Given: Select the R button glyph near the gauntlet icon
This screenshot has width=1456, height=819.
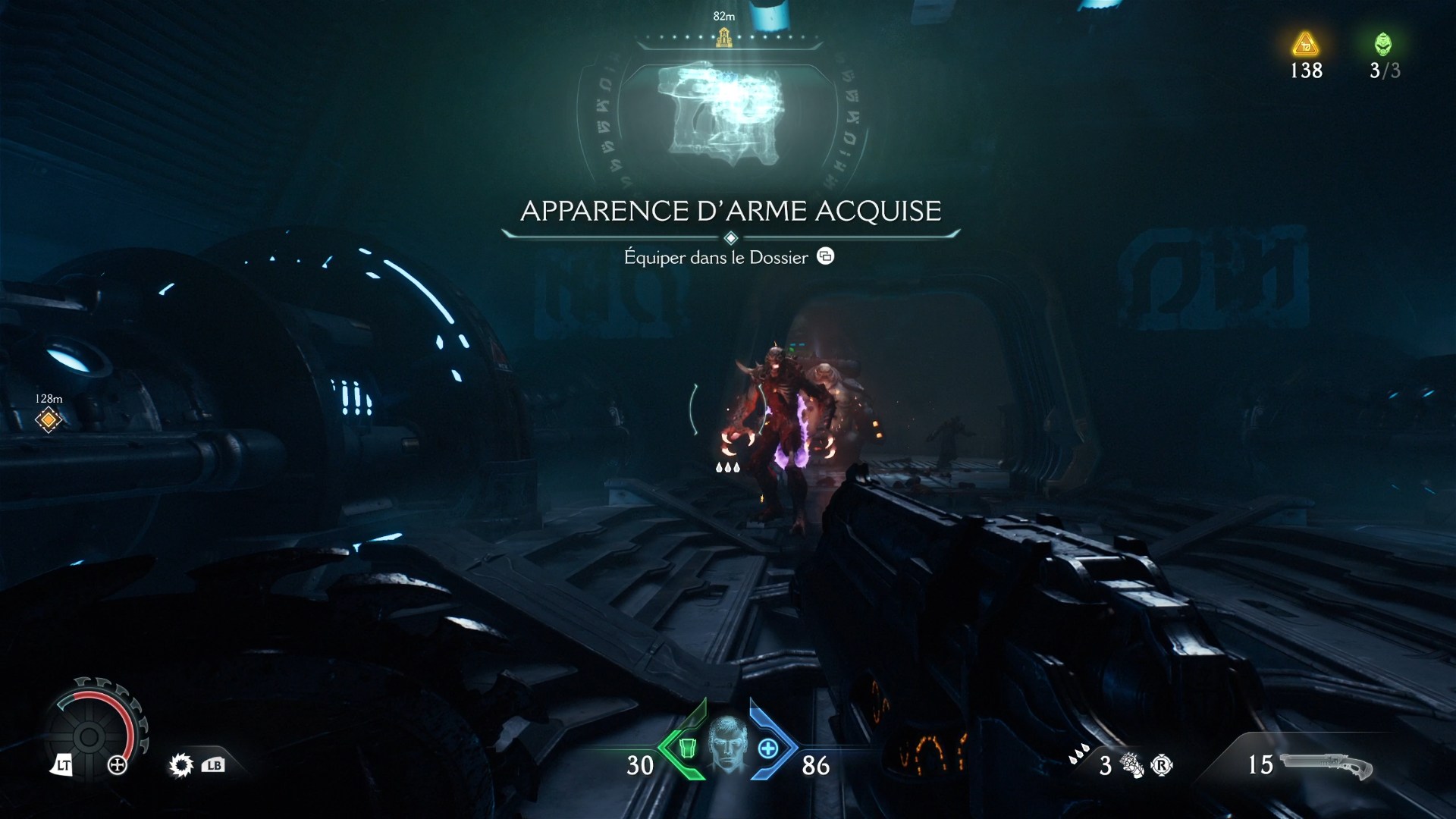Looking at the screenshot, I should point(1163,767).
